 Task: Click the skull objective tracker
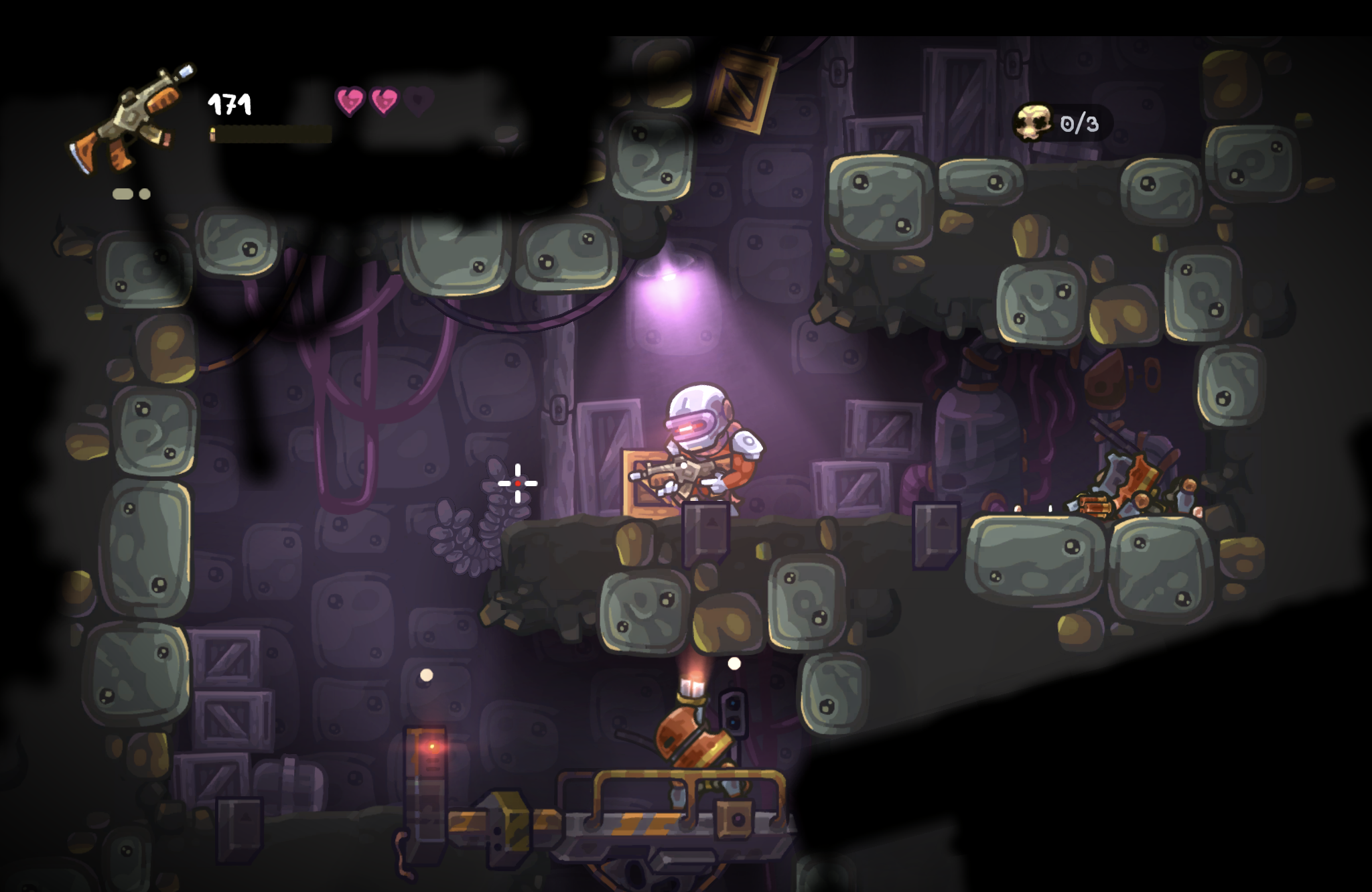[1060, 123]
